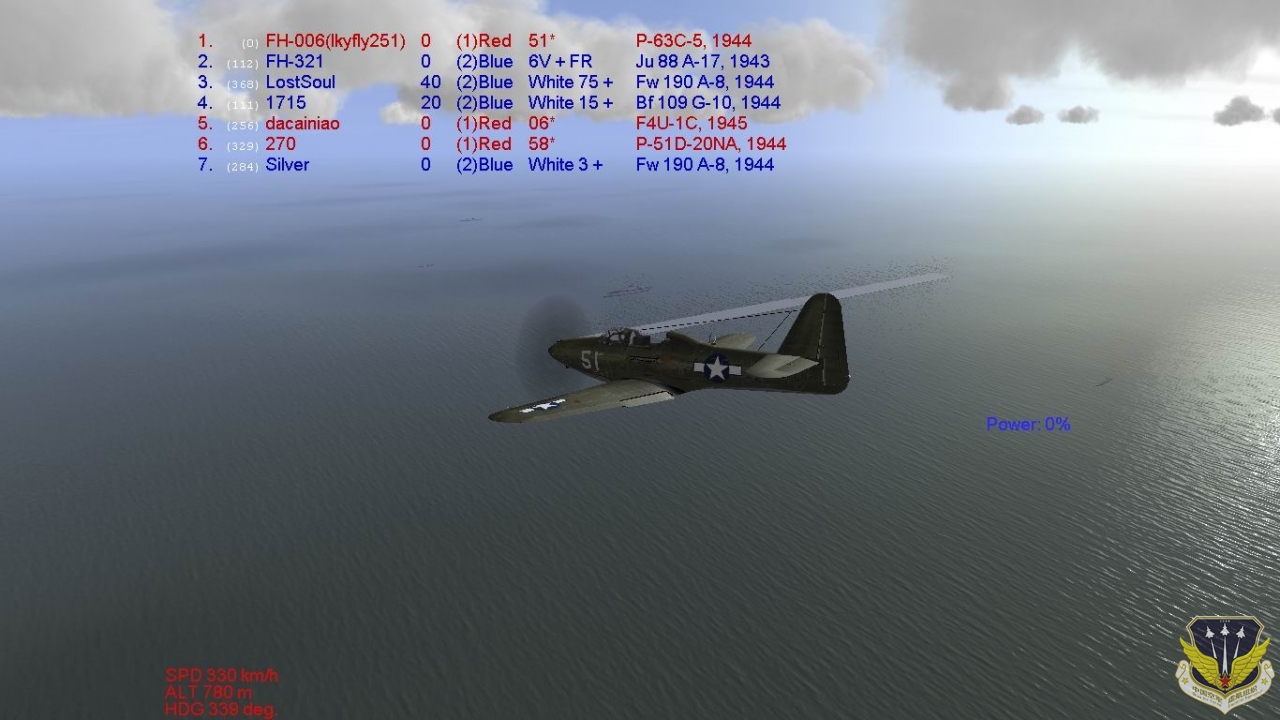
Task: Choose player FH-321 in the scoreboard
Action: 294,62
